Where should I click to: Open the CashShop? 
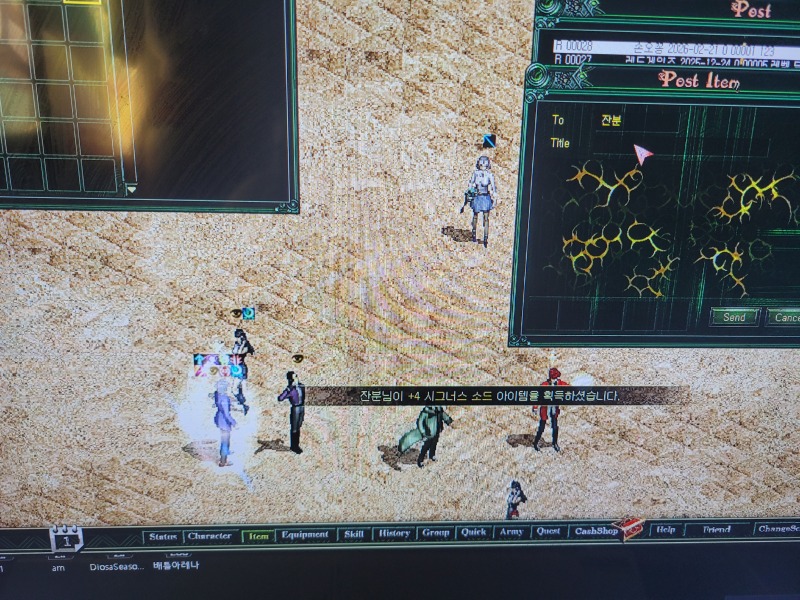point(593,532)
